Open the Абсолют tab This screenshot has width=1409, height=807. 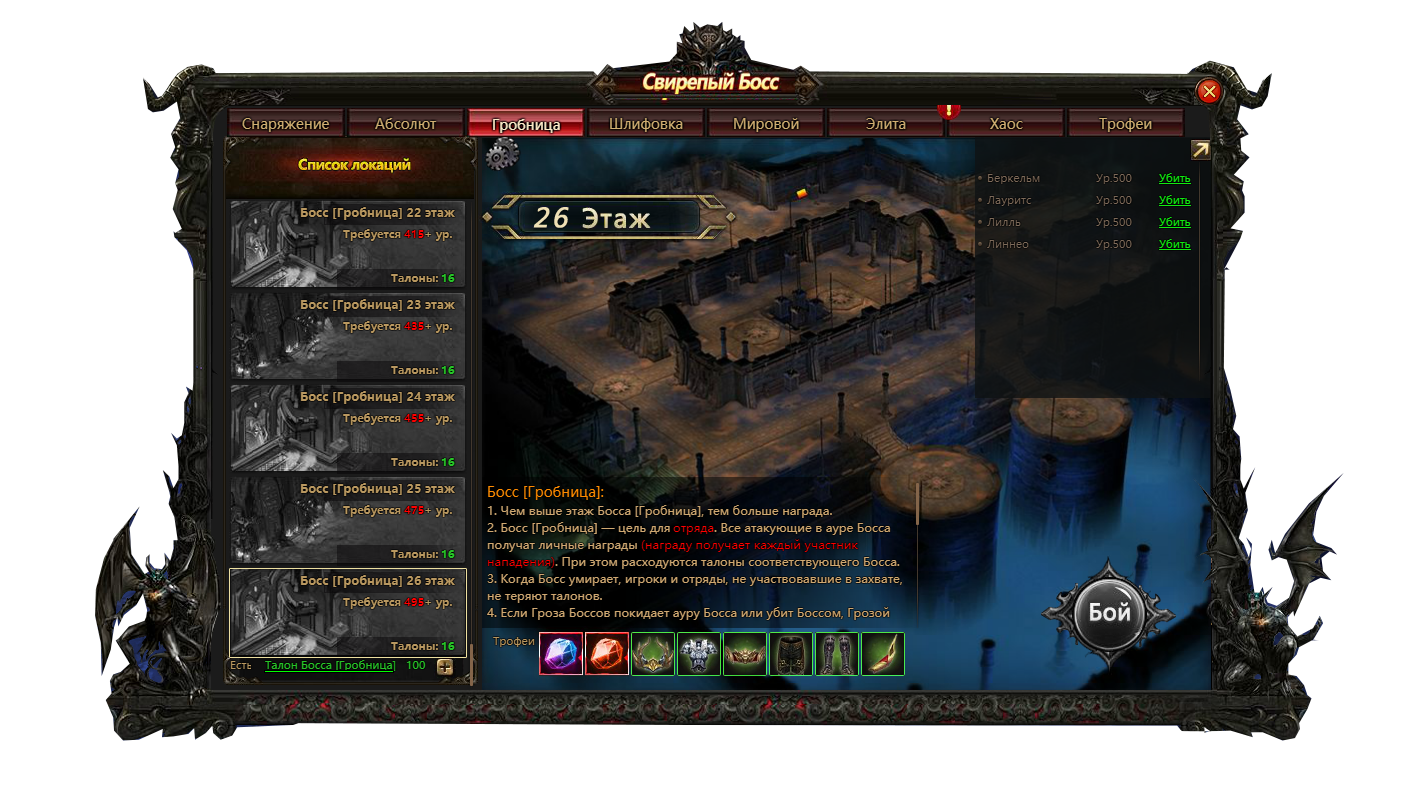[x=405, y=124]
